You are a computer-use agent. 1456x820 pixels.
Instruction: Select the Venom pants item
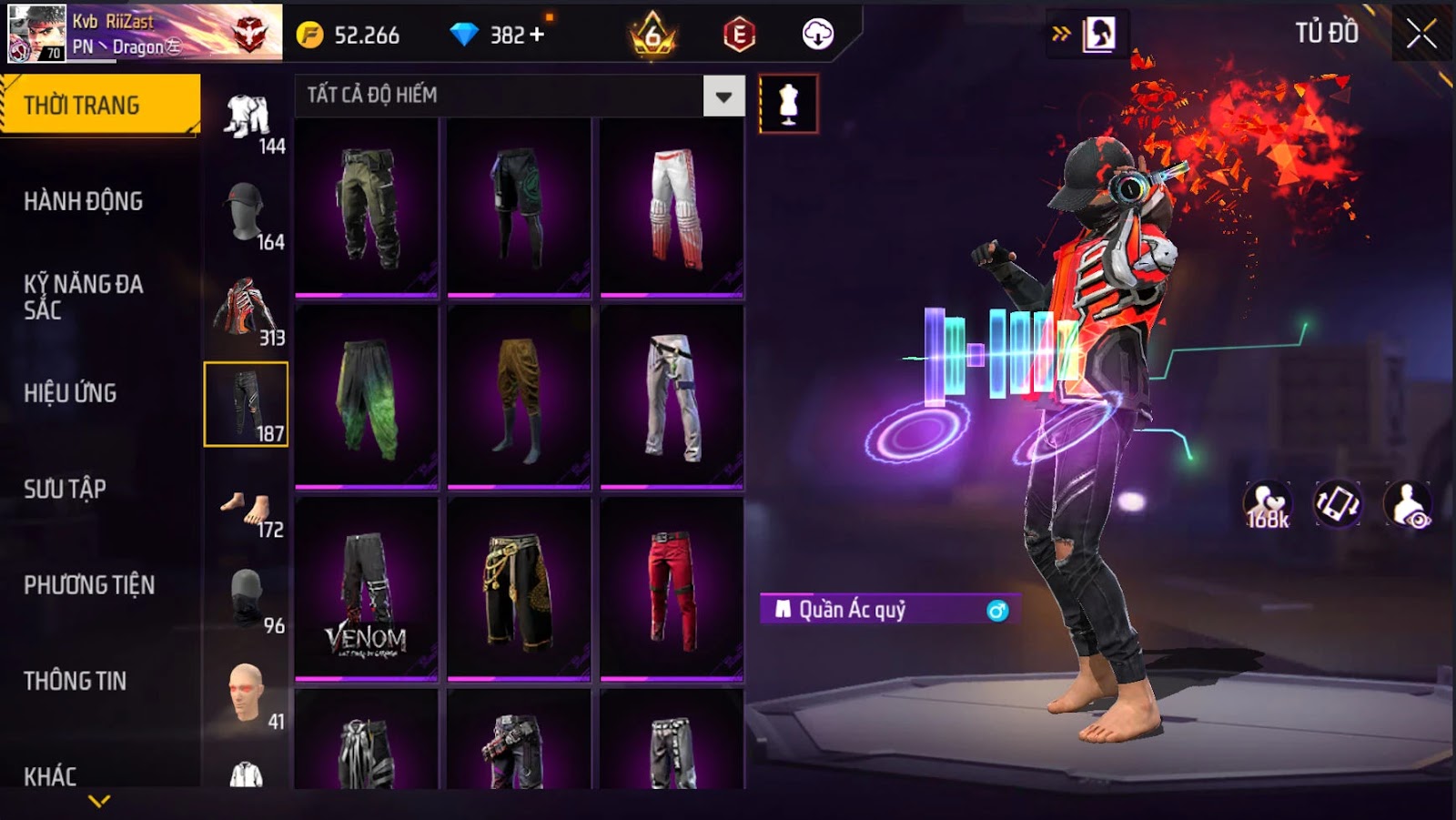(x=367, y=589)
